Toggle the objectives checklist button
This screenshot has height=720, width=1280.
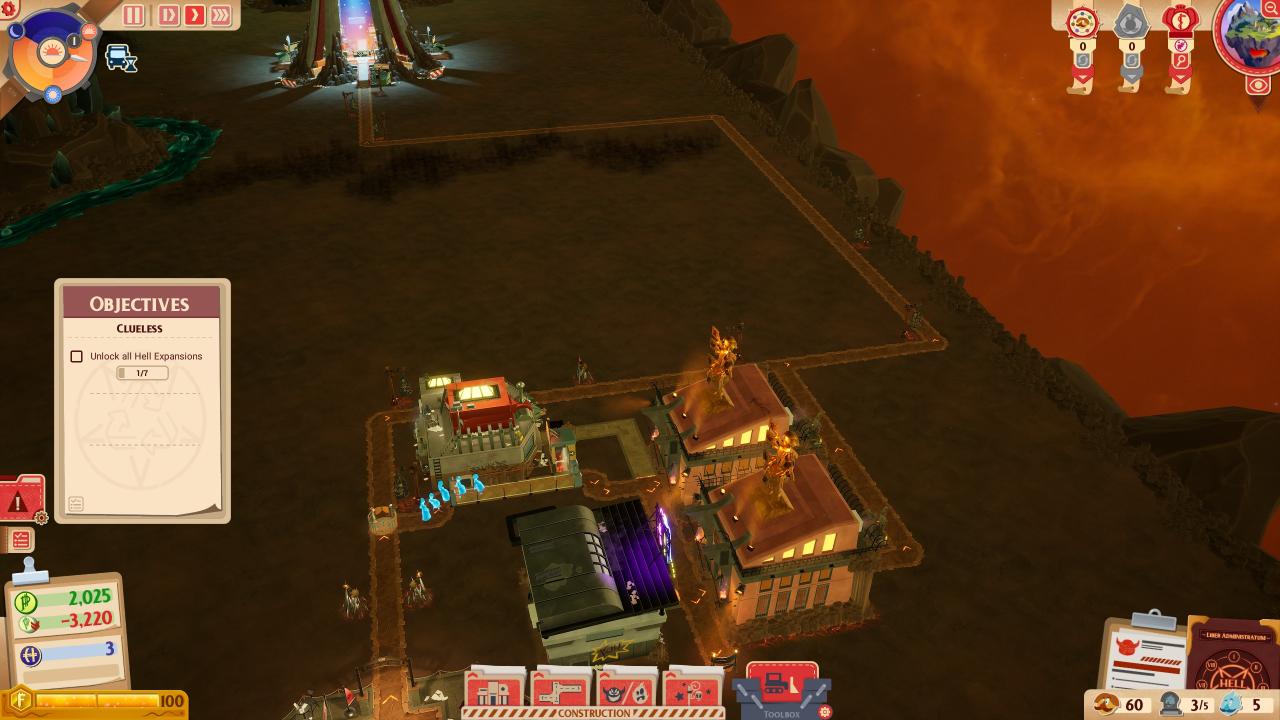click(20, 540)
